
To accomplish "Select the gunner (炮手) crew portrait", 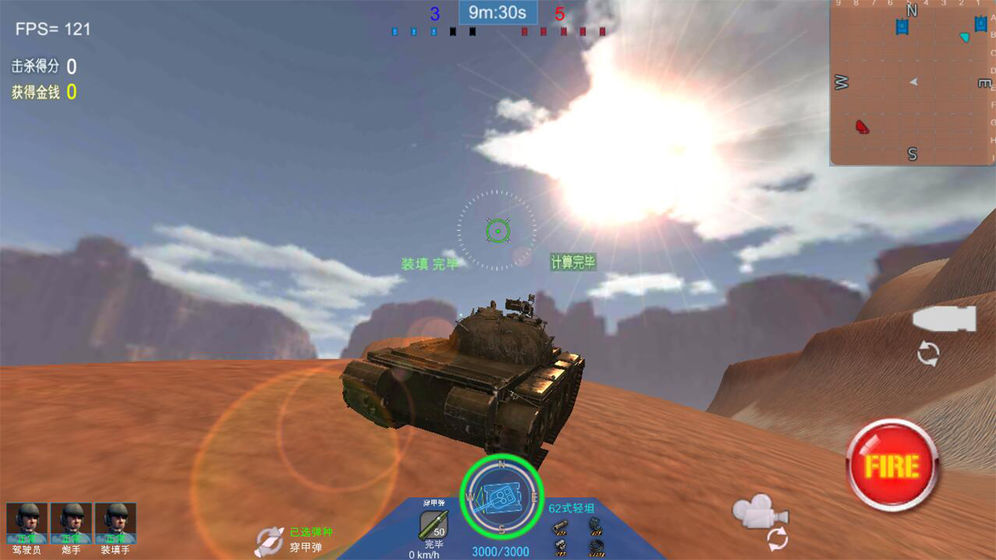I will click(71, 523).
